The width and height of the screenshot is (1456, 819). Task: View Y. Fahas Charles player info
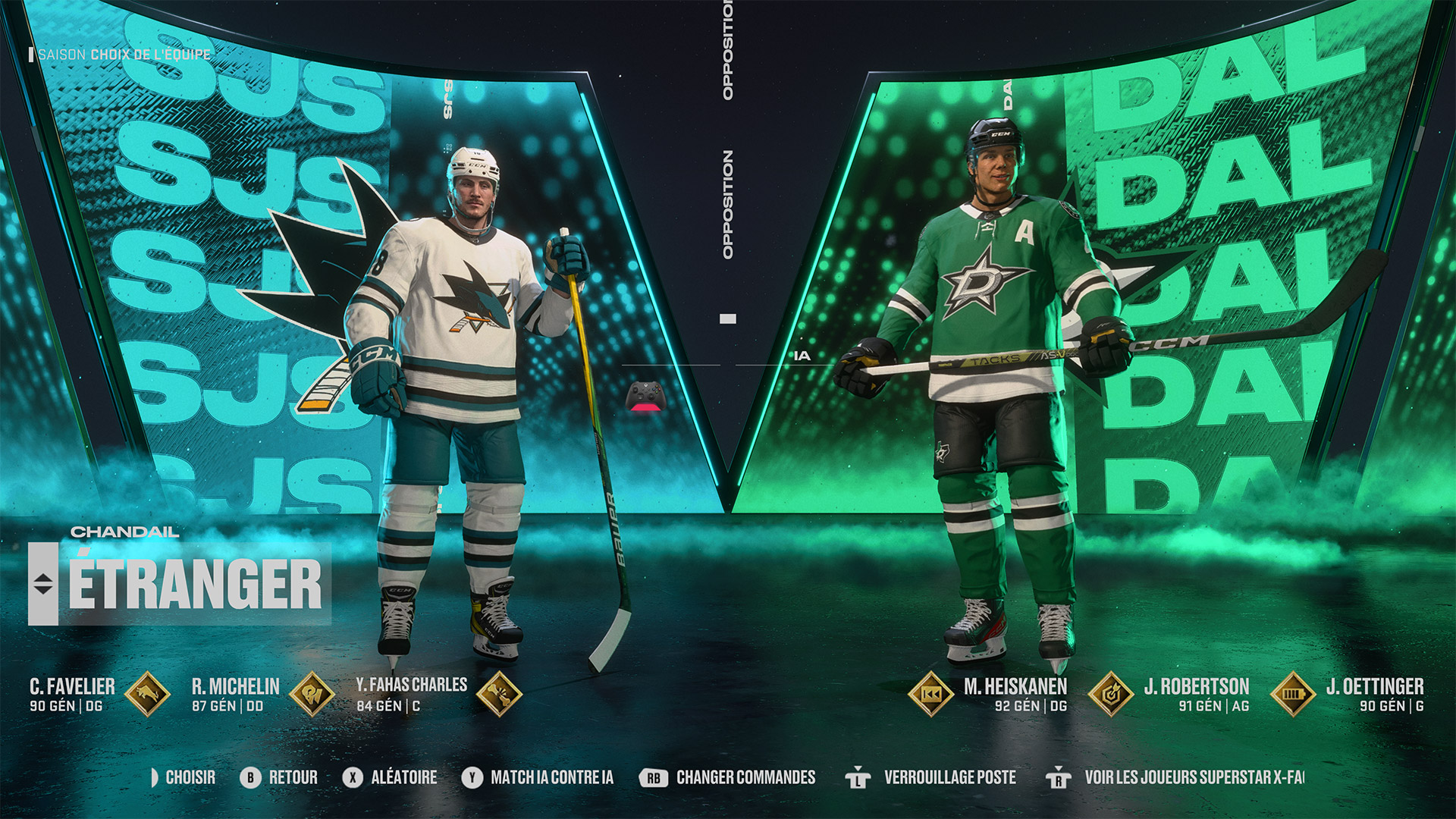tap(411, 693)
